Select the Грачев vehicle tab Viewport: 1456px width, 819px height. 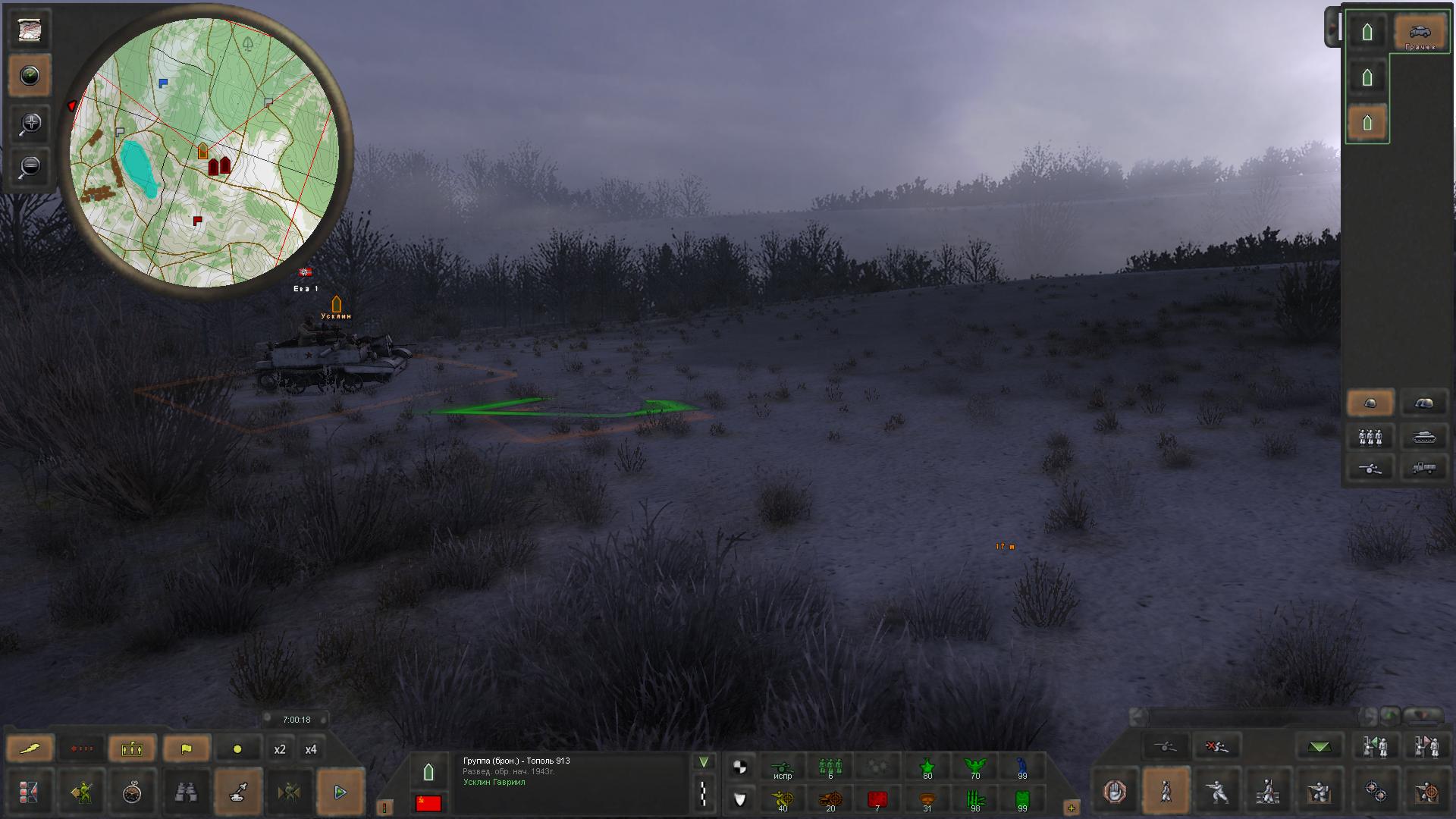click(1420, 32)
